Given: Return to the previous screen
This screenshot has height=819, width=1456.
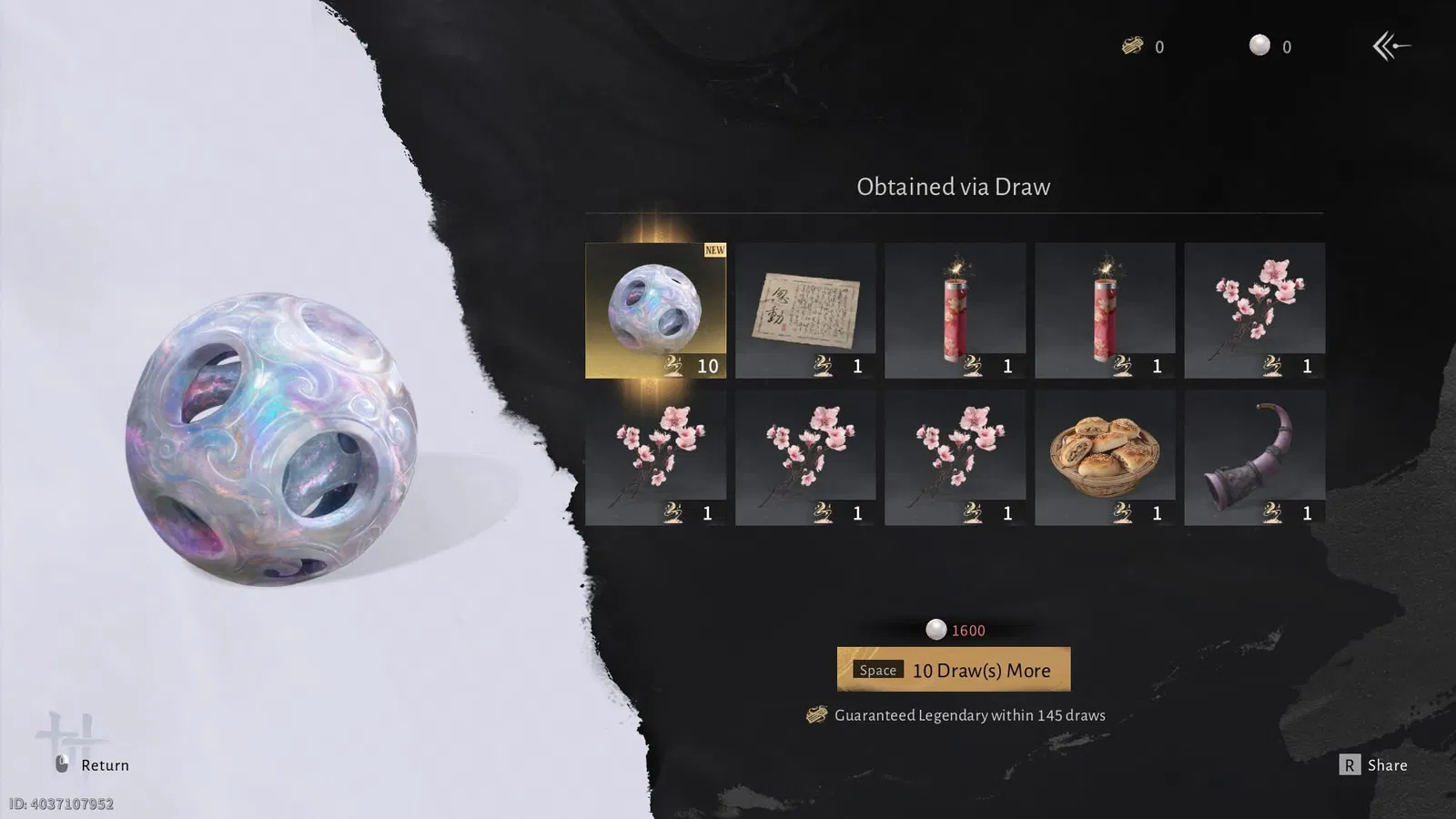Looking at the screenshot, I should point(93,765).
